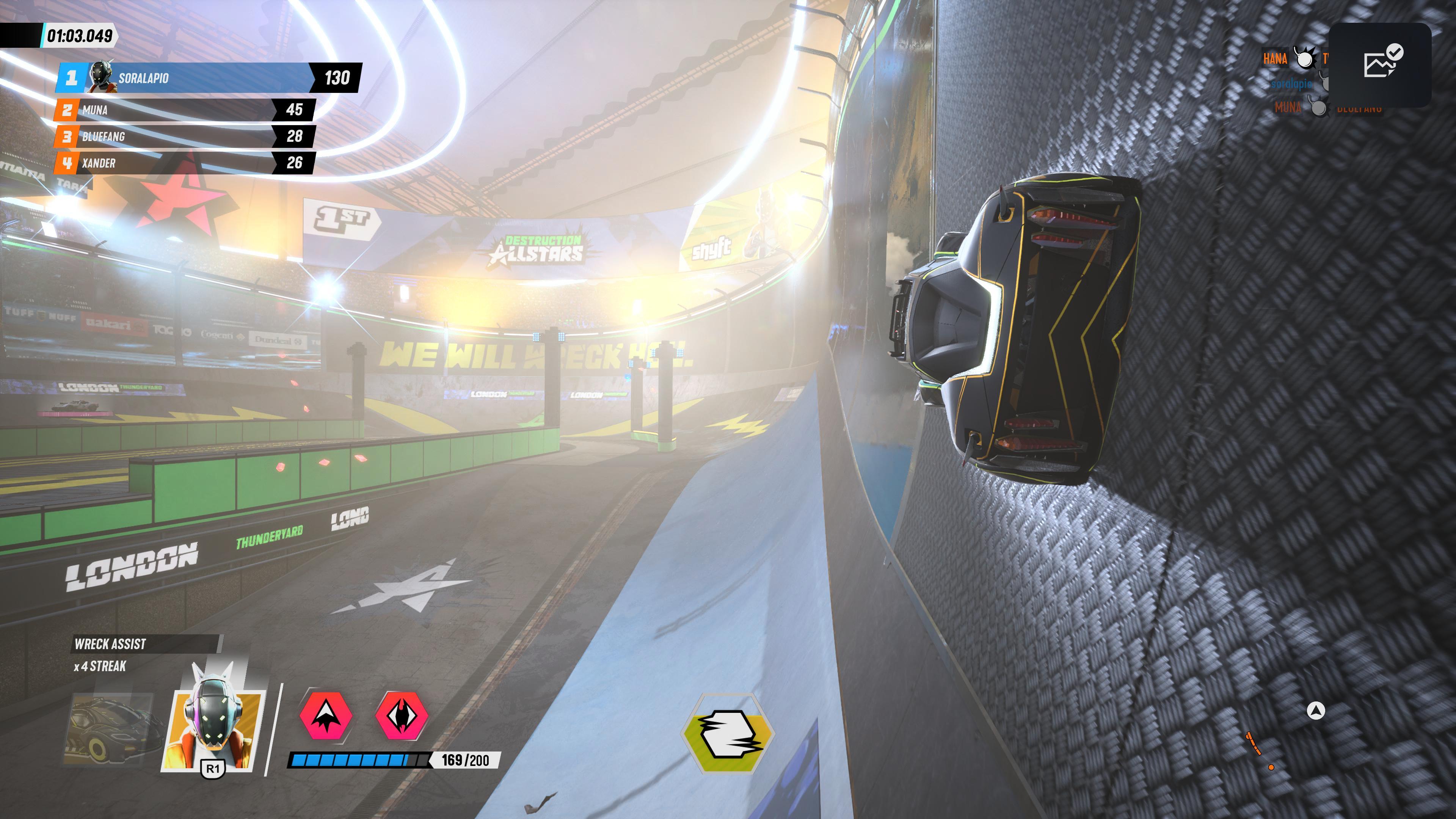This screenshot has height=819, width=1456.
Task: Click MUNA's second-place leaderboard row
Action: coord(184,110)
